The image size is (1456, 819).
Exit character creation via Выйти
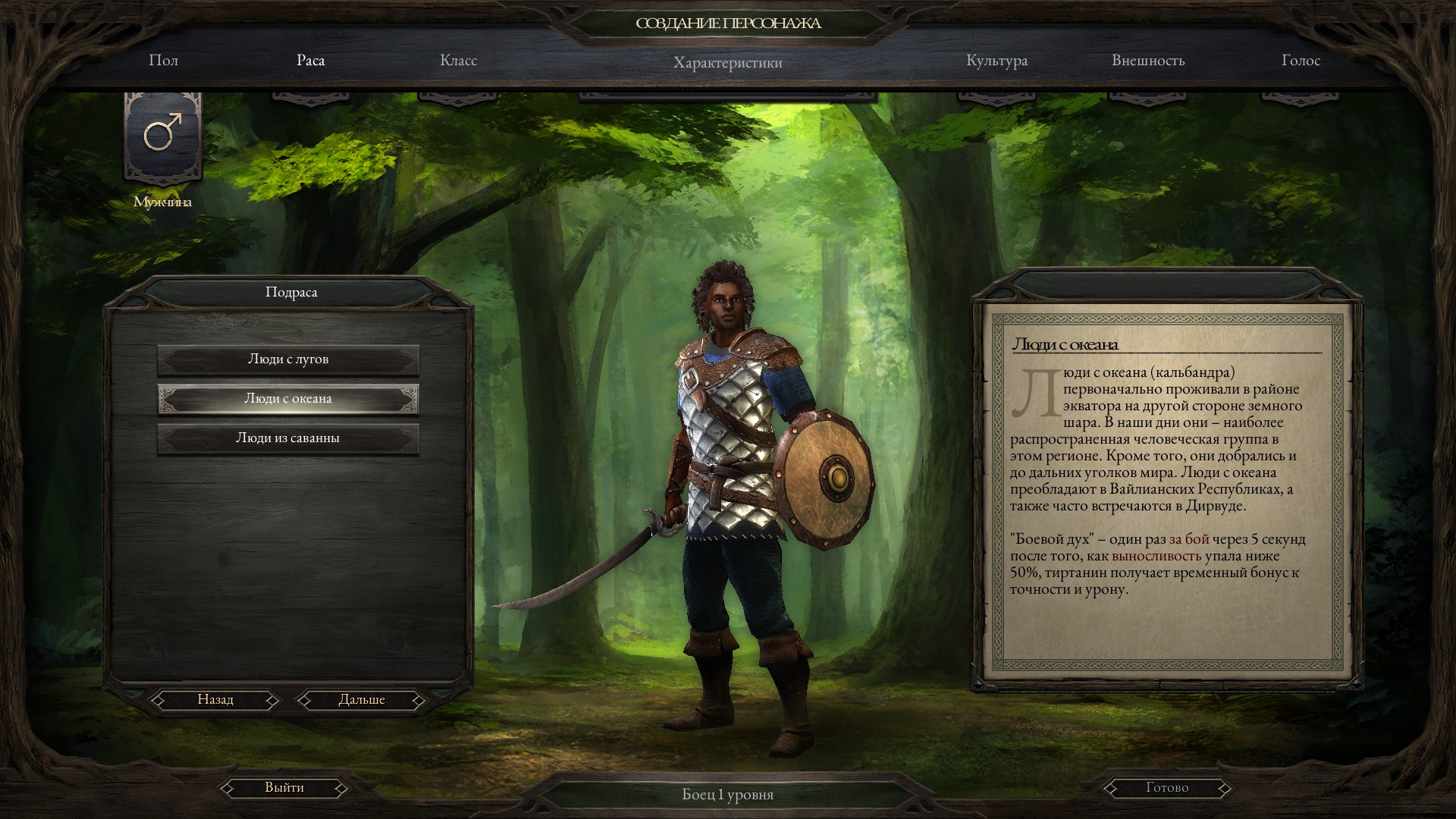pos(284,788)
